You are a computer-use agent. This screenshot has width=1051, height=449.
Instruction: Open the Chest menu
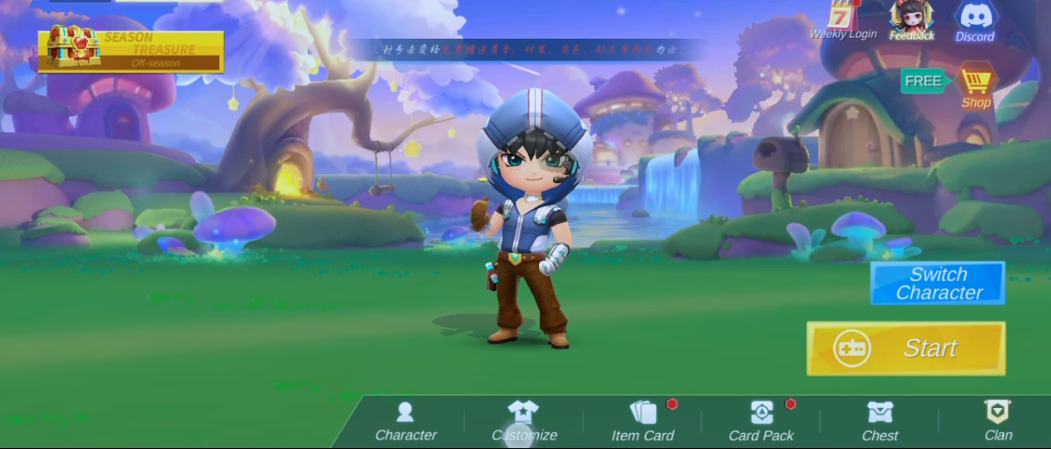tap(880, 421)
